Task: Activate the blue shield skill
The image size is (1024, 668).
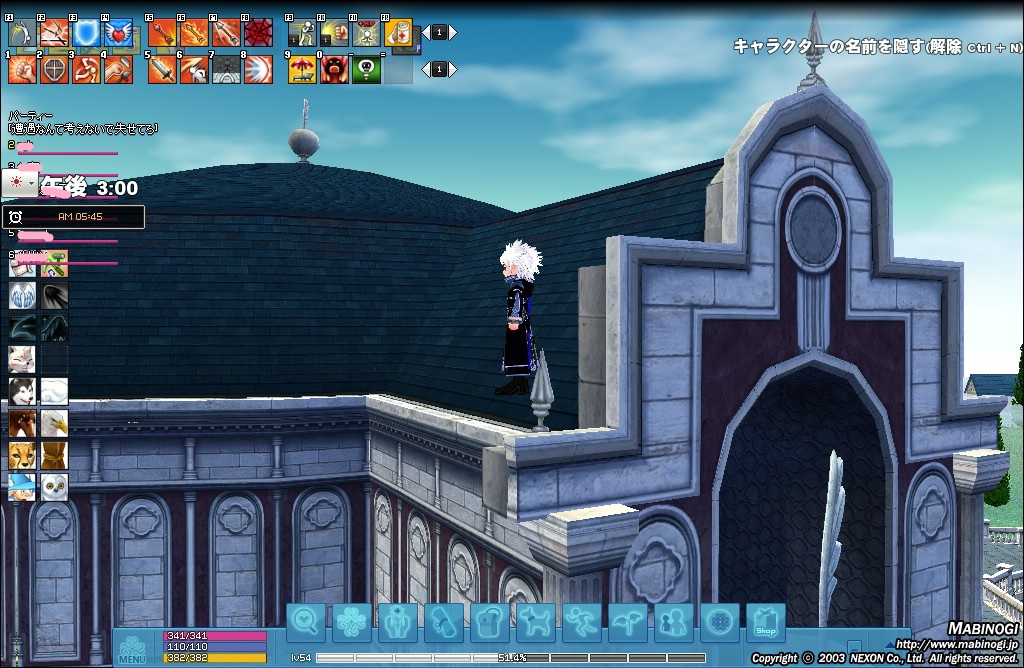Action: coord(86,33)
